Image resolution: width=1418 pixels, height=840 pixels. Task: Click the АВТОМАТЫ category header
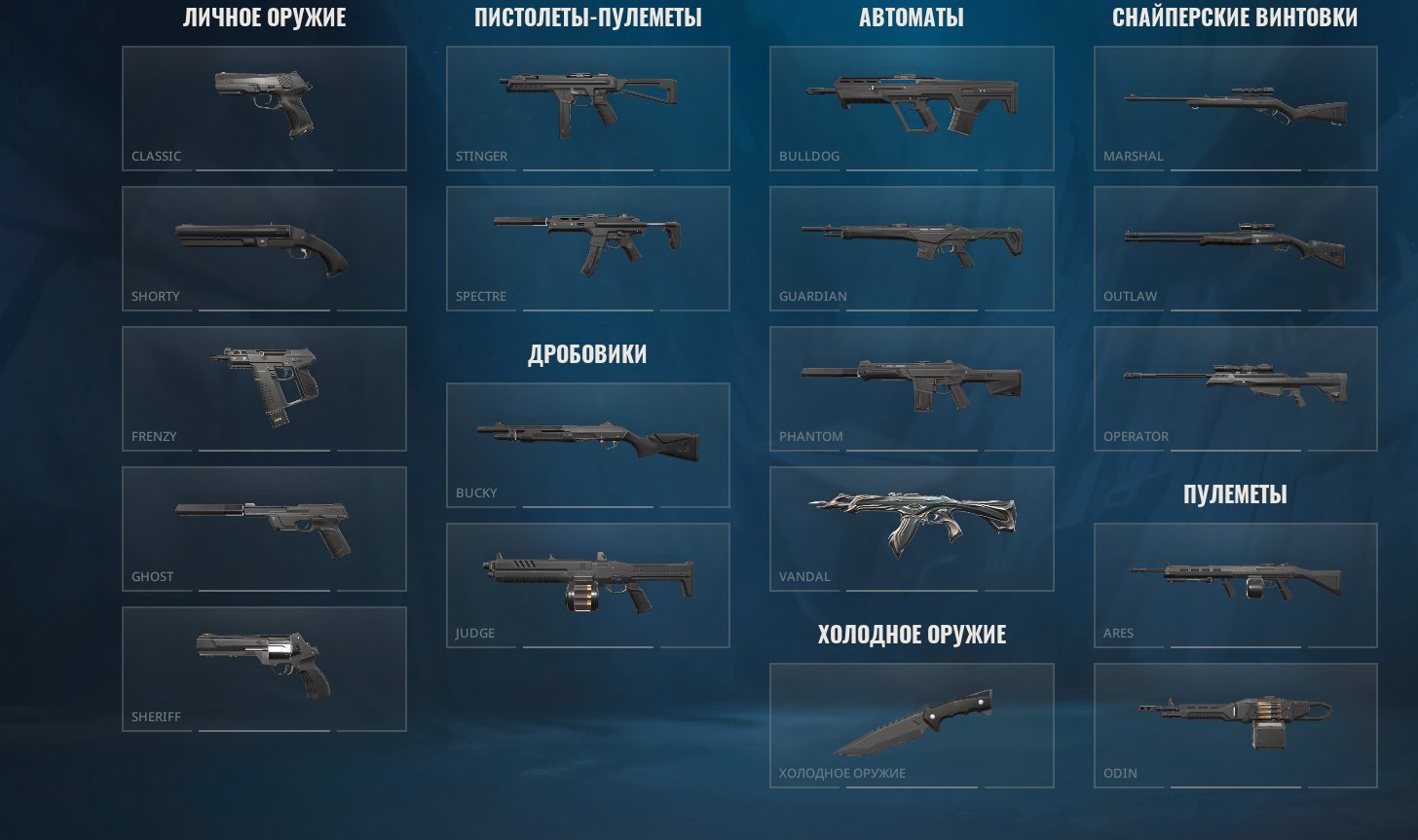coord(912,17)
